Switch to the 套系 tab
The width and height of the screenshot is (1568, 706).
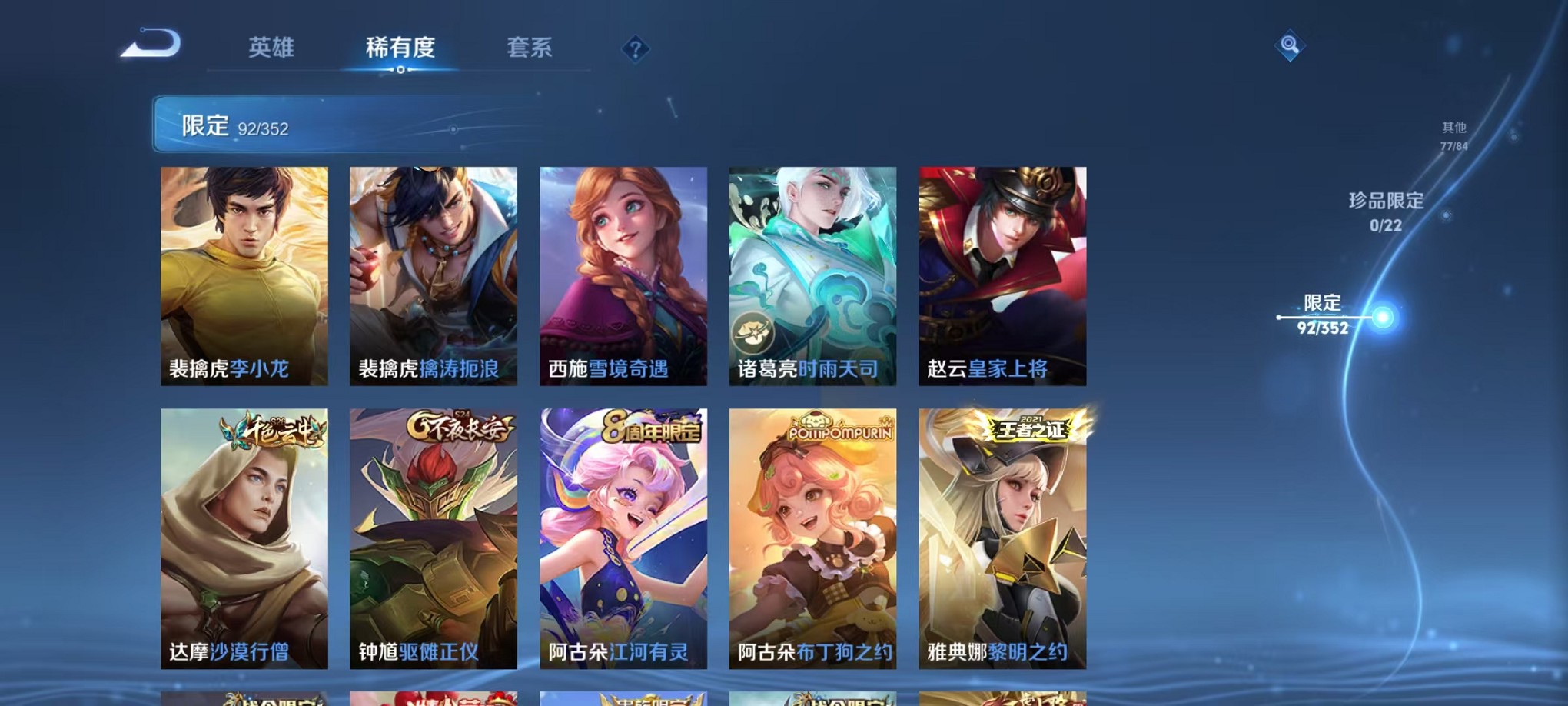[x=530, y=48]
